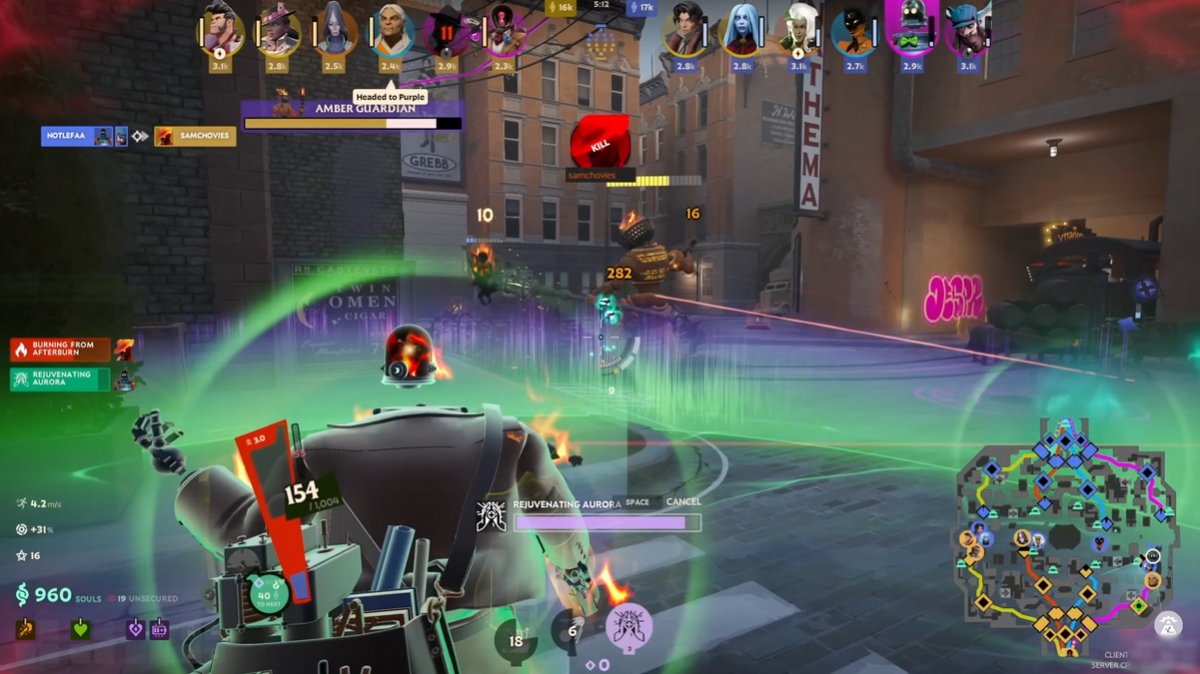Select the purple battery spirit item
The image size is (1200, 674).
159,629
